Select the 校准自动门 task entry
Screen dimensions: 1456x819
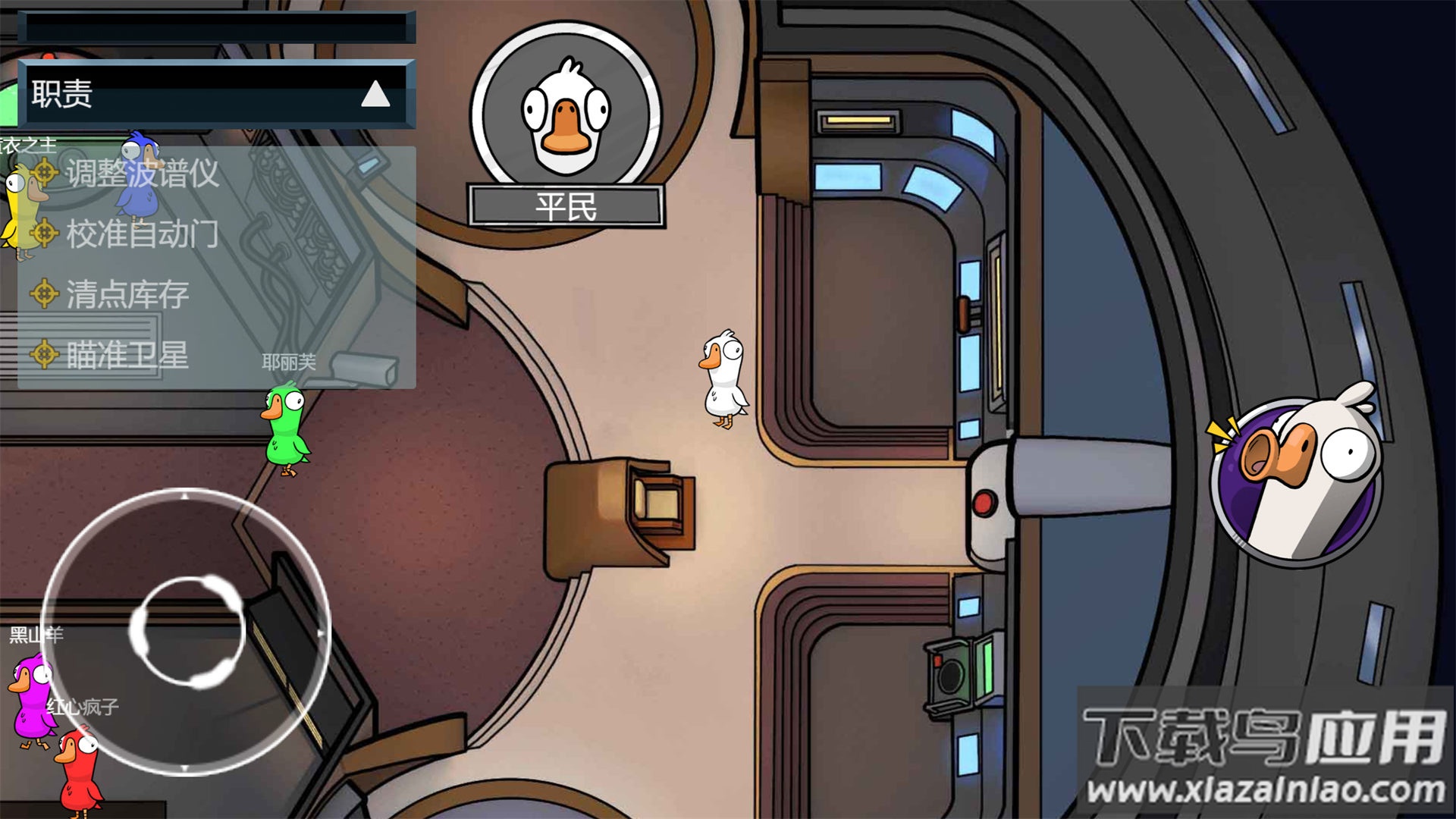142,234
